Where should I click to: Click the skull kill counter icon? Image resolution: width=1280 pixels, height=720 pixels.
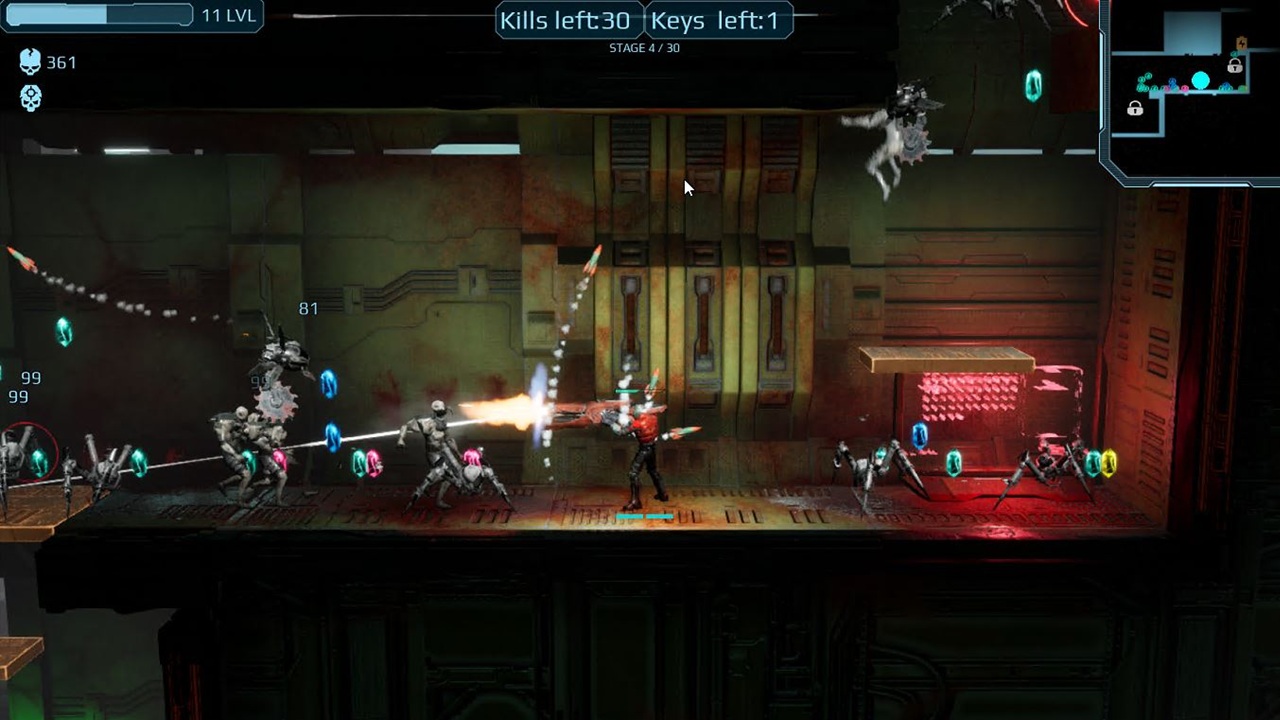[x=30, y=62]
